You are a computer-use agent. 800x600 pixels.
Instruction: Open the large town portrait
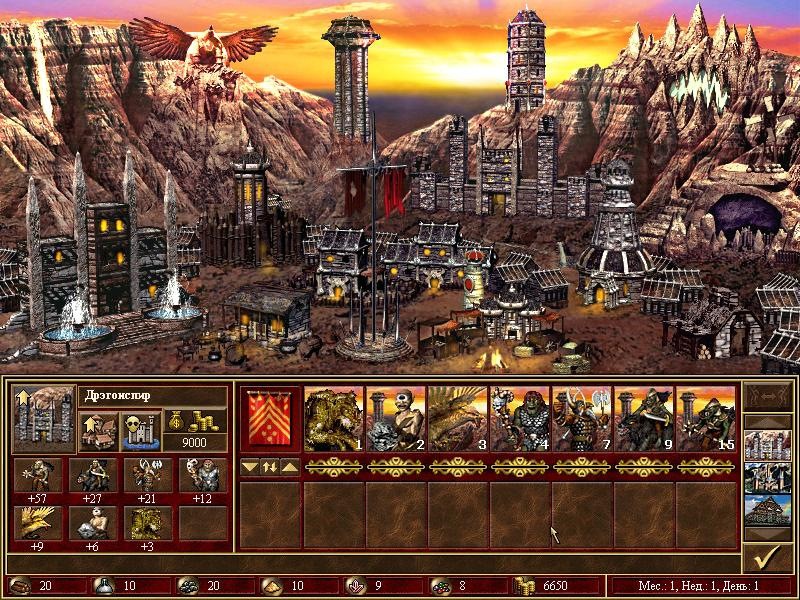click(43, 419)
